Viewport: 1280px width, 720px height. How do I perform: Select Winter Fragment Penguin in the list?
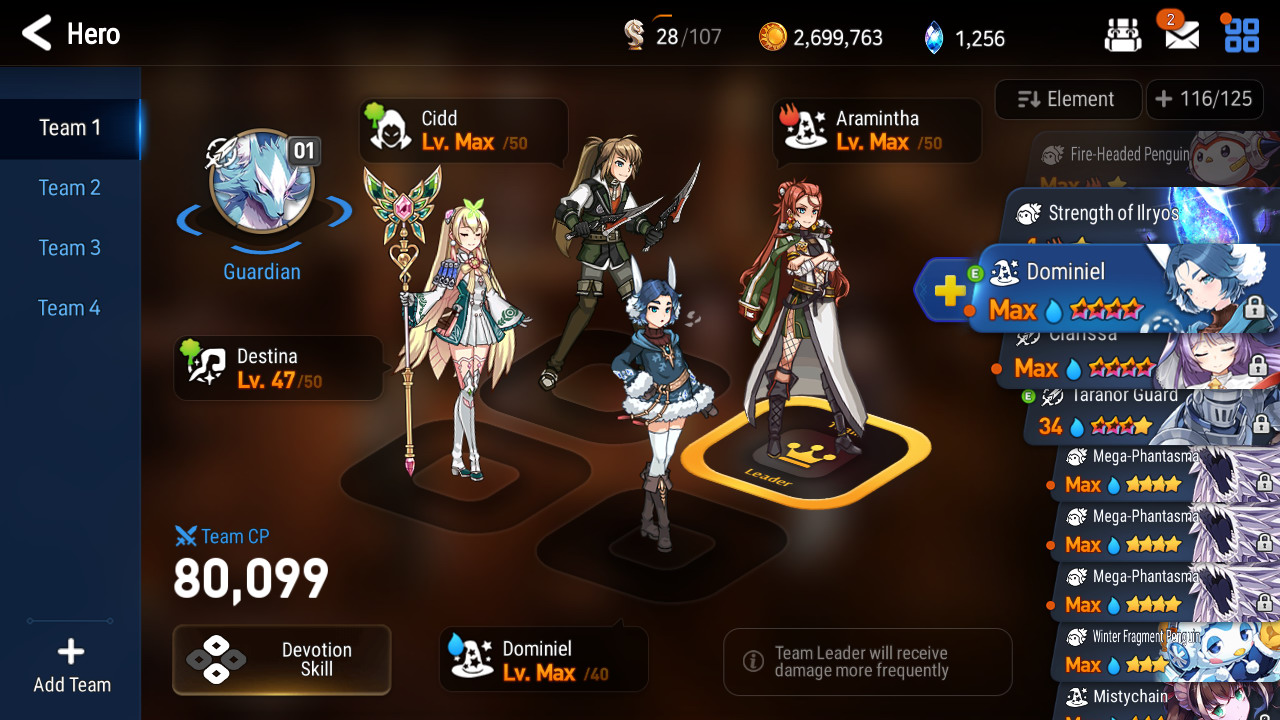pos(1150,650)
